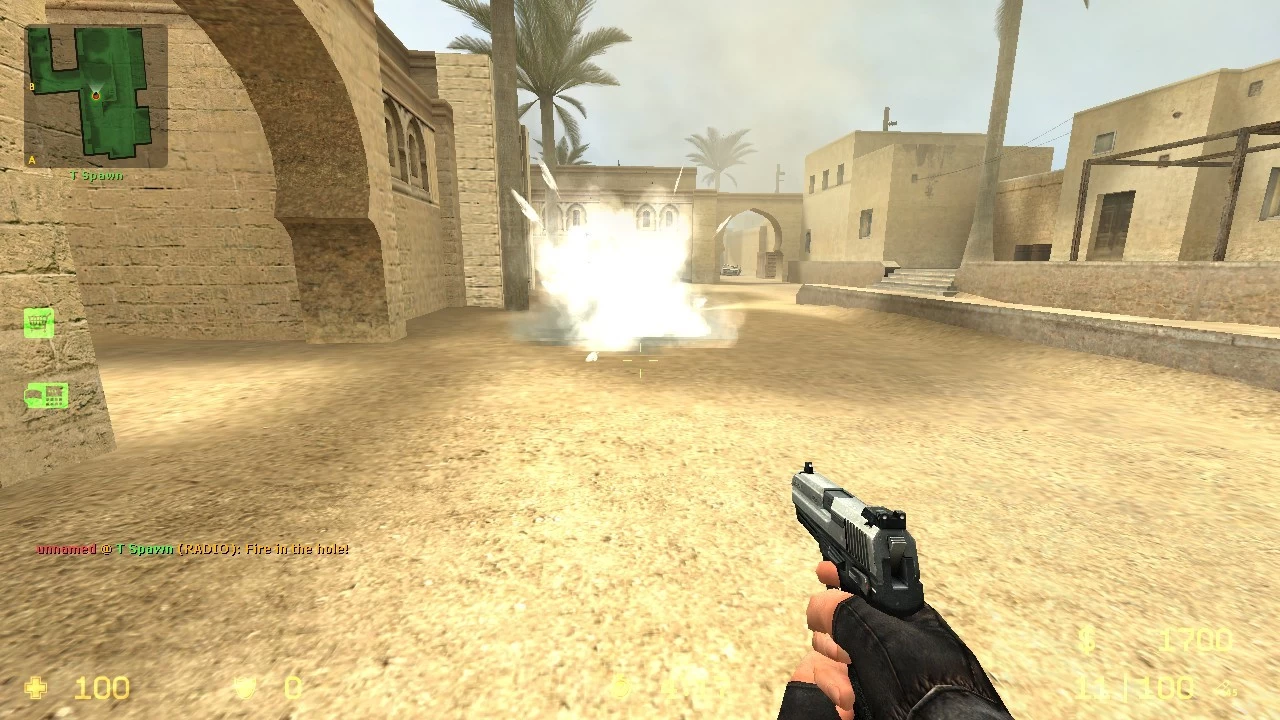The width and height of the screenshot is (1280, 720).
Task: Click the 100 health value
Action: 100,687
